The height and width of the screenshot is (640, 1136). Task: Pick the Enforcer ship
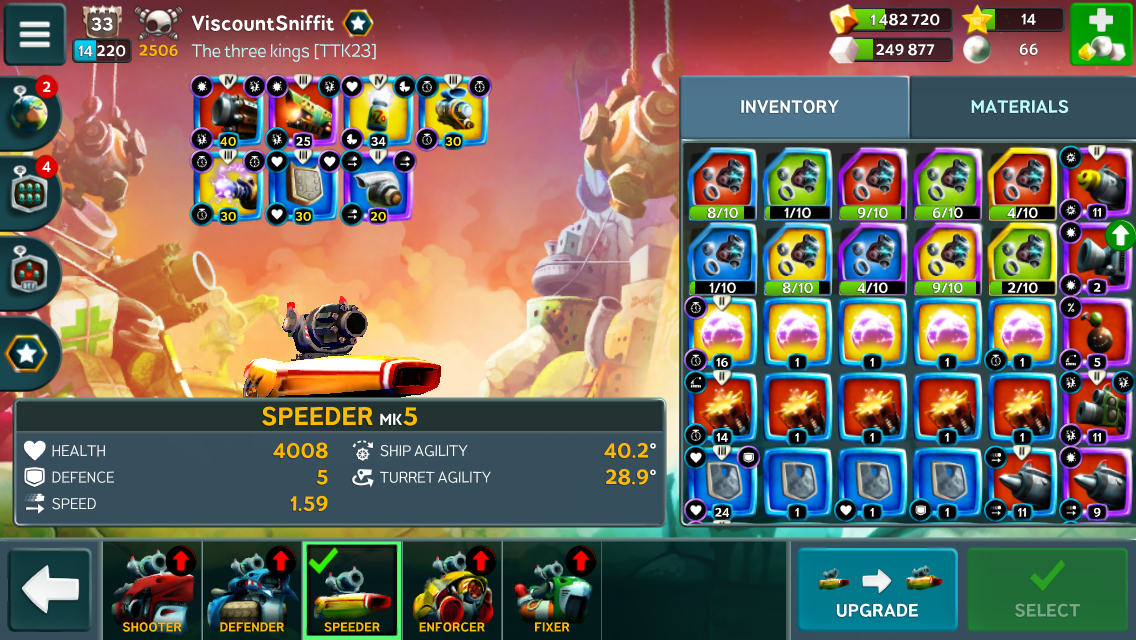[452, 590]
